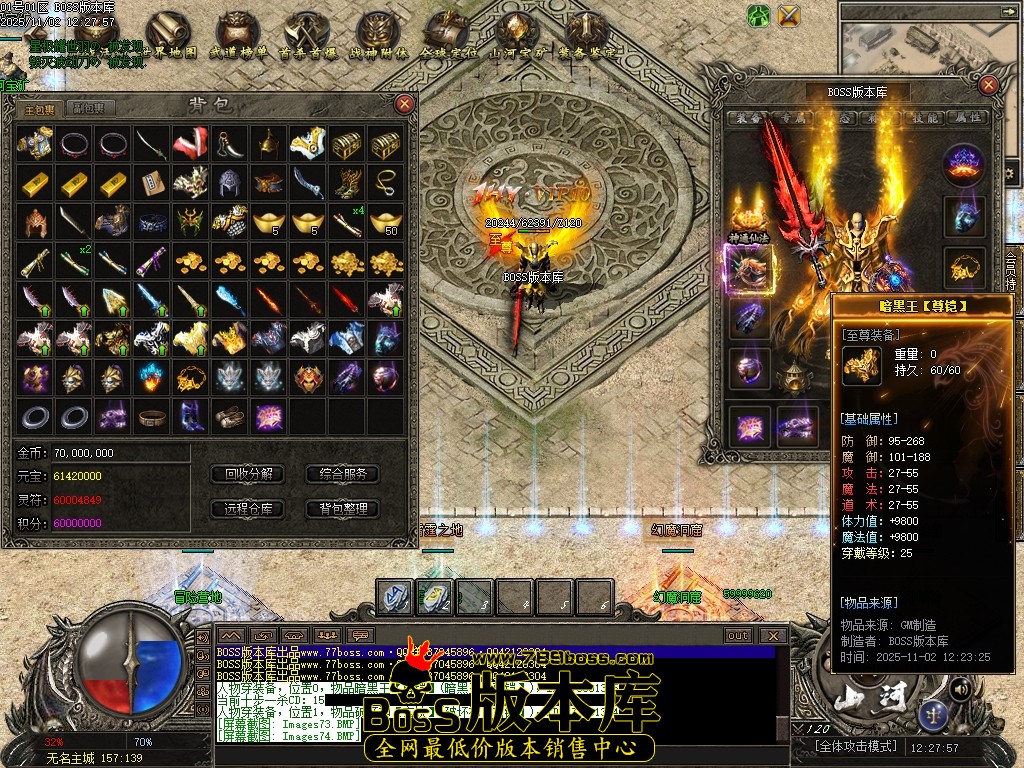The width and height of the screenshot is (1024, 768).
Task: Close the chat log window
Action: pyautogui.click(x=772, y=635)
